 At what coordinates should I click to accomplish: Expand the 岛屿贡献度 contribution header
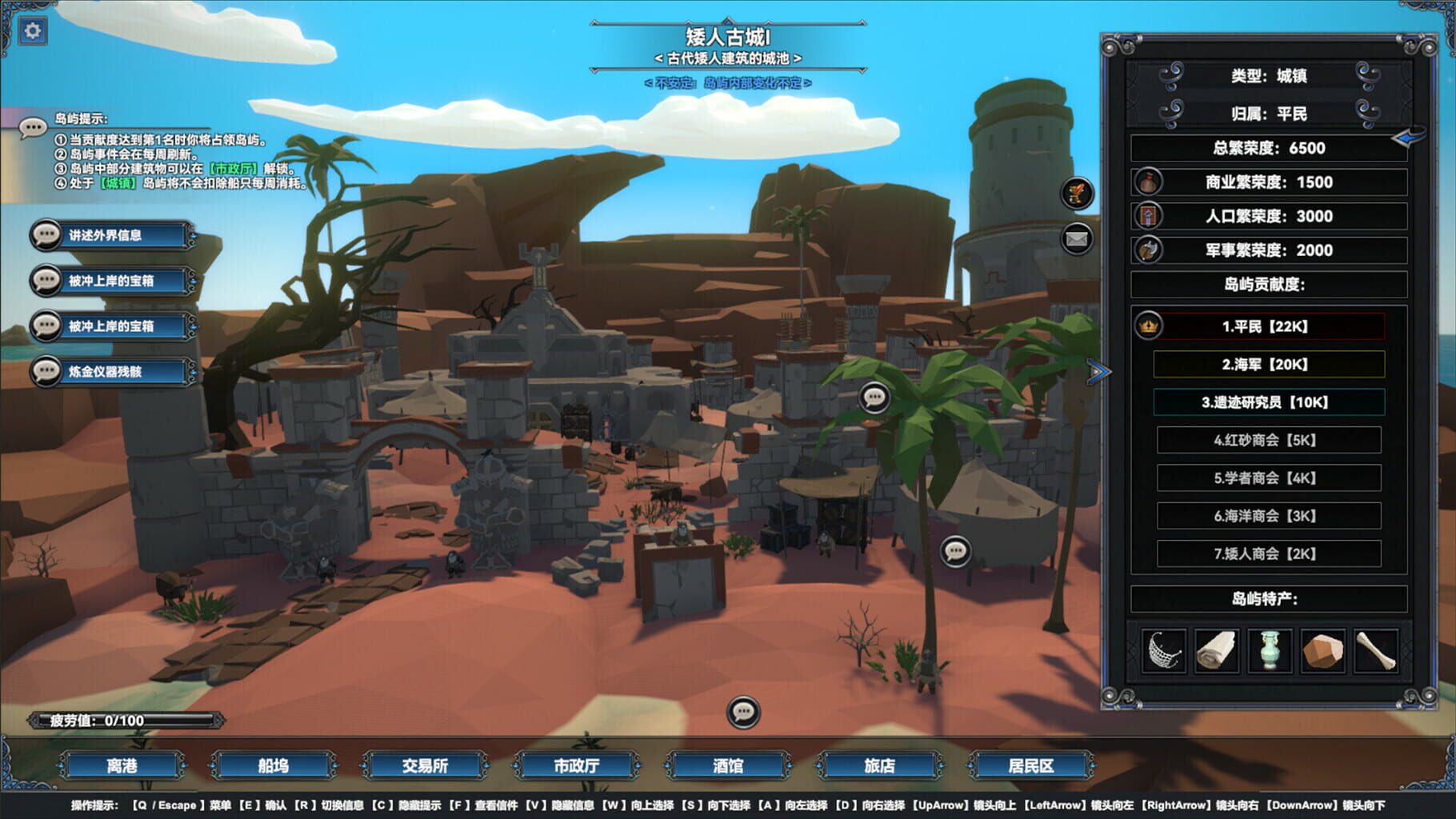[x=1268, y=282]
